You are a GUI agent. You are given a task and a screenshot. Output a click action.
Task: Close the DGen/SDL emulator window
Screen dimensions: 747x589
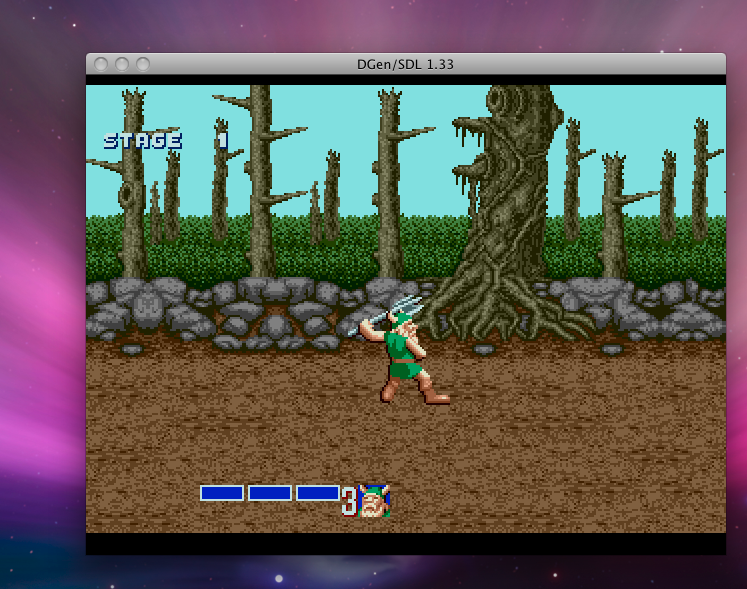pyautogui.click(x=101, y=64)
